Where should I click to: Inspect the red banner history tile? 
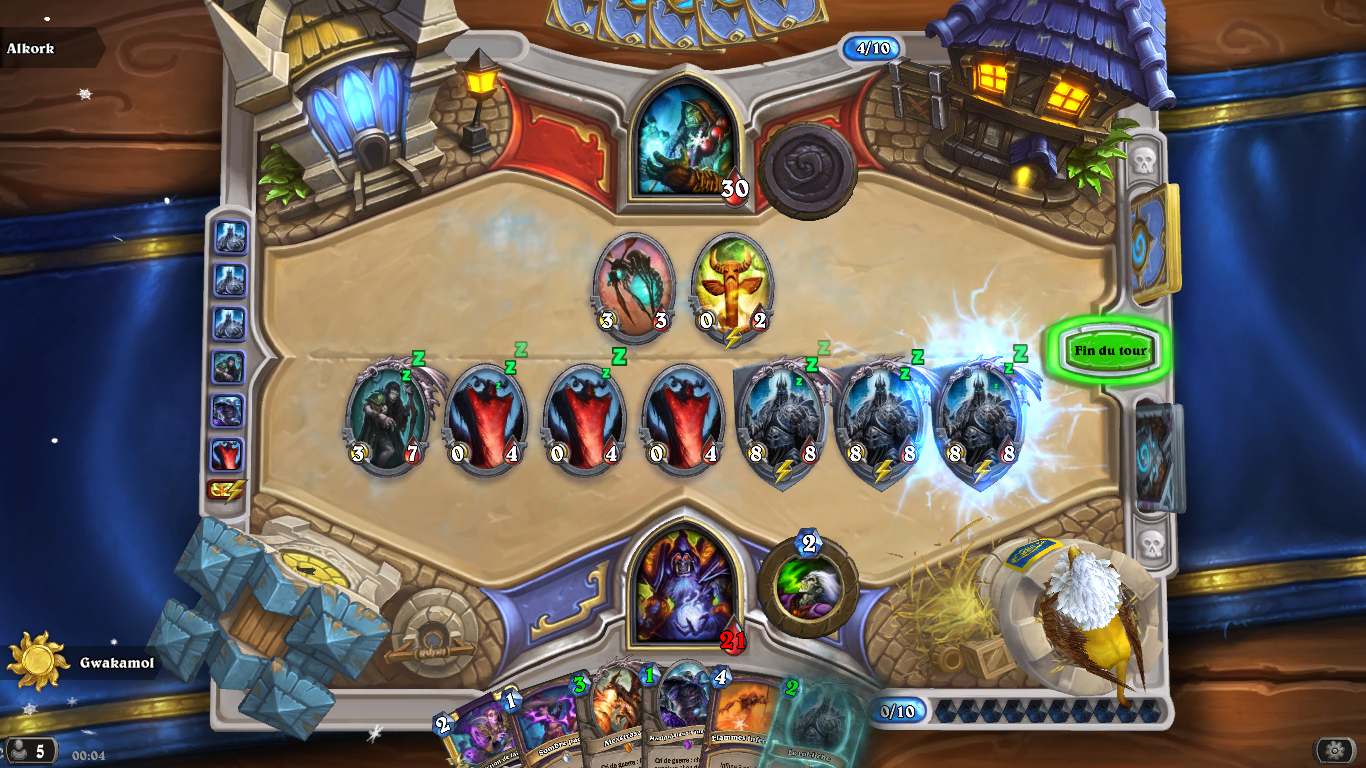[227, 454]
